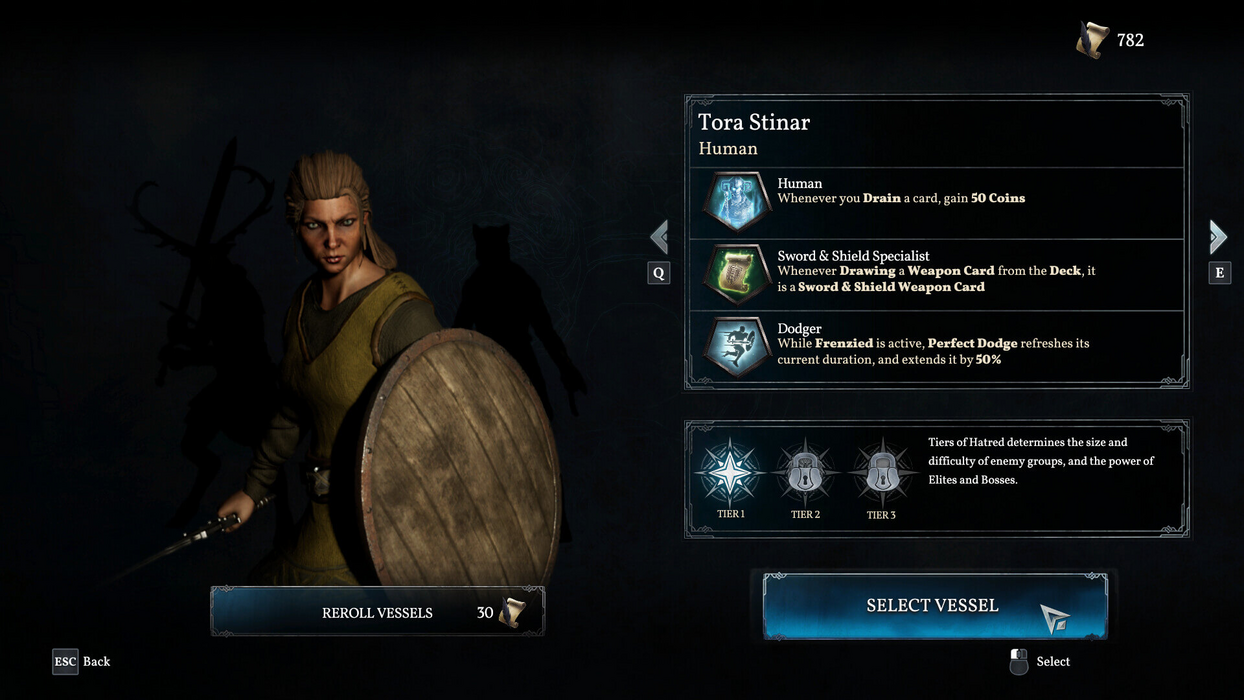The width and height of the screenshot is (1244, 700).
Task: Reroll vessels for 30 scrolls
Action: (x=377, y=612)
